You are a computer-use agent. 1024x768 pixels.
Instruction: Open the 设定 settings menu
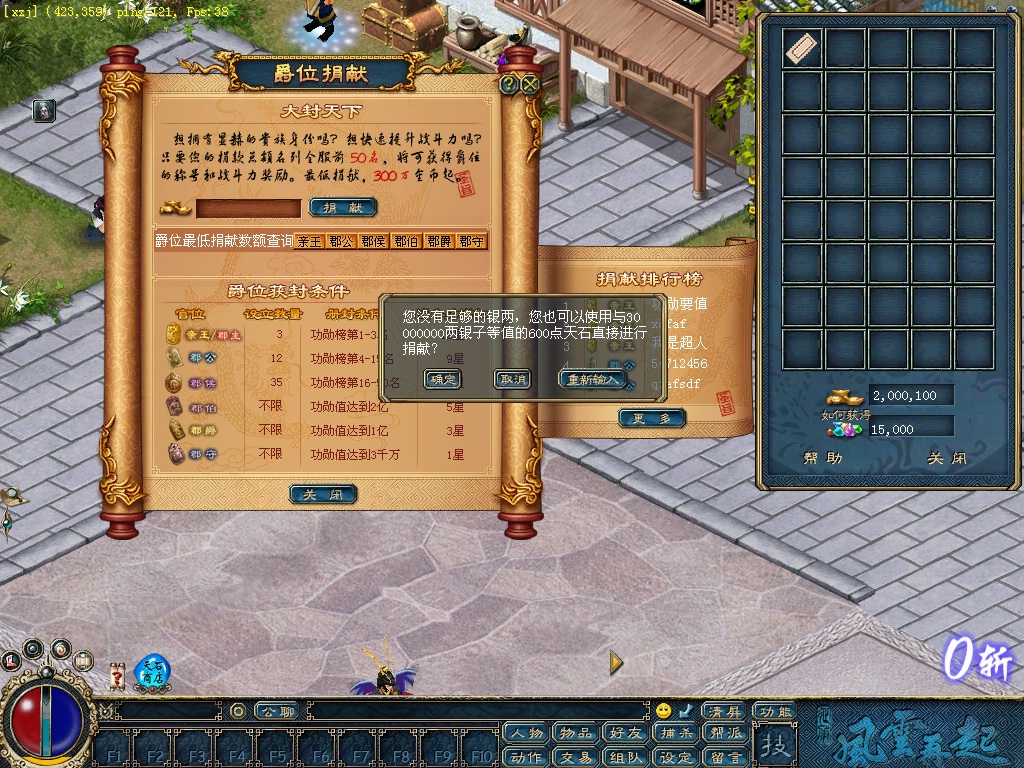675,757
